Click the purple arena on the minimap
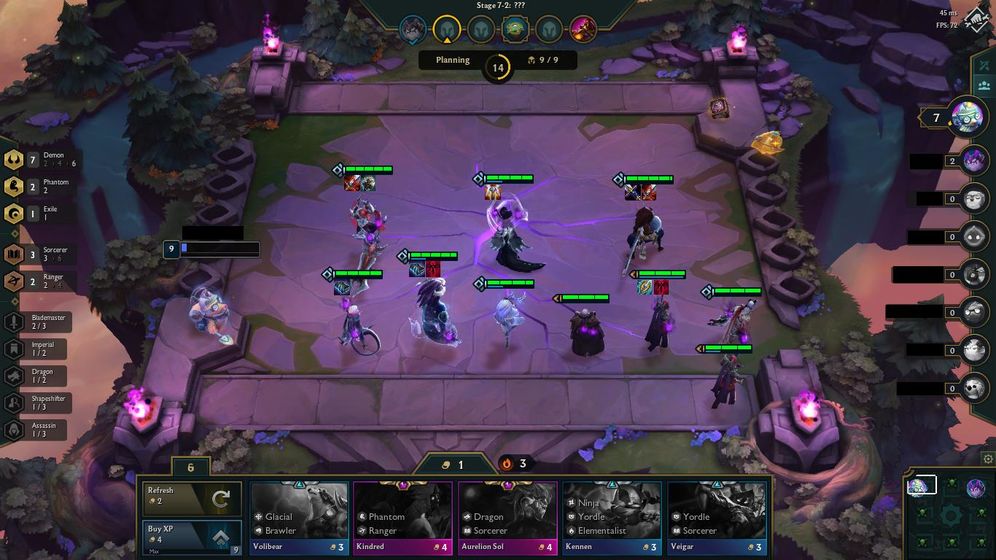This screenshot has width=996, height=560. click(975, 487)
